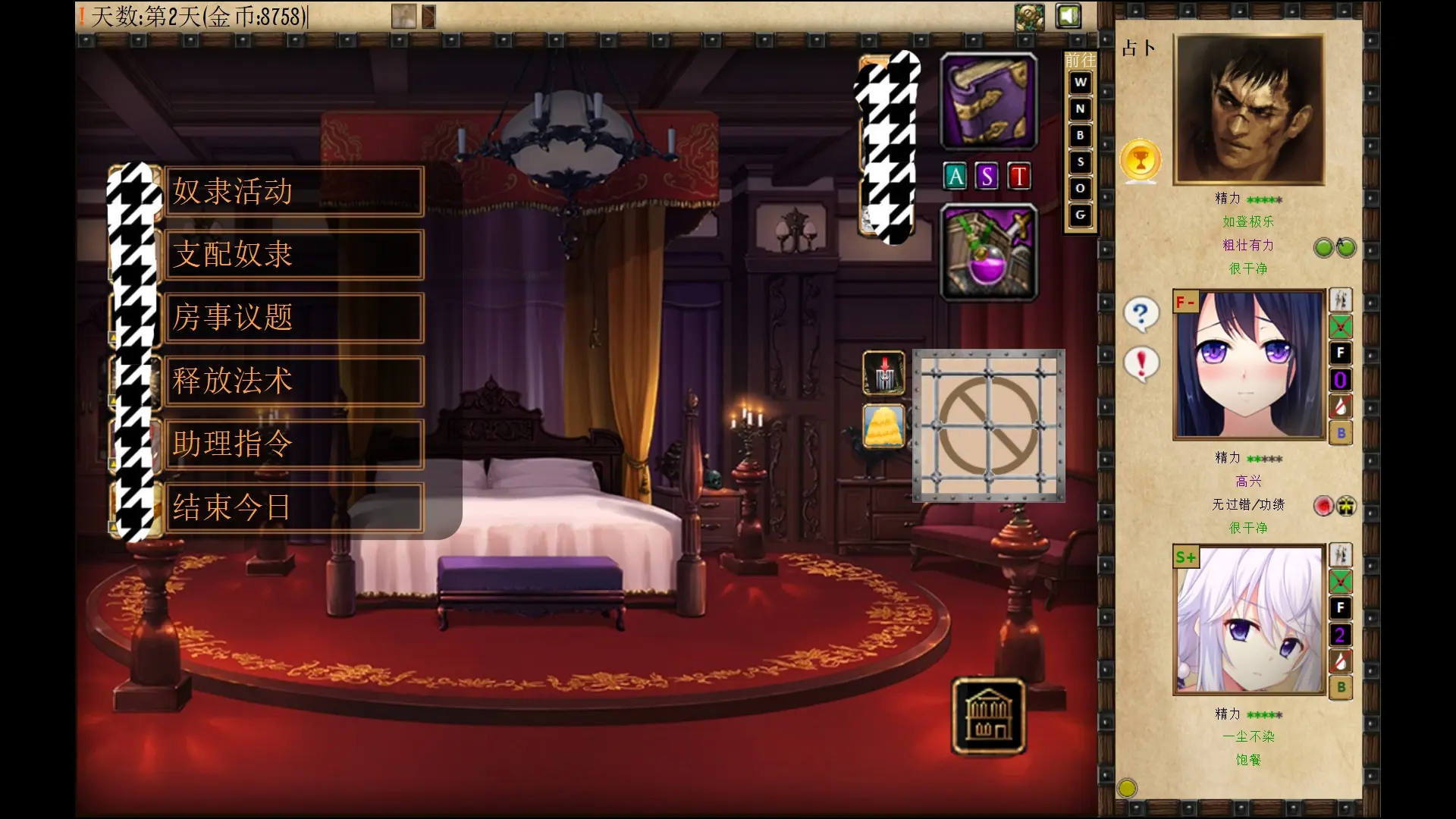
Task: Go to location W in the 前往 list
Action: click(1081, 83)
